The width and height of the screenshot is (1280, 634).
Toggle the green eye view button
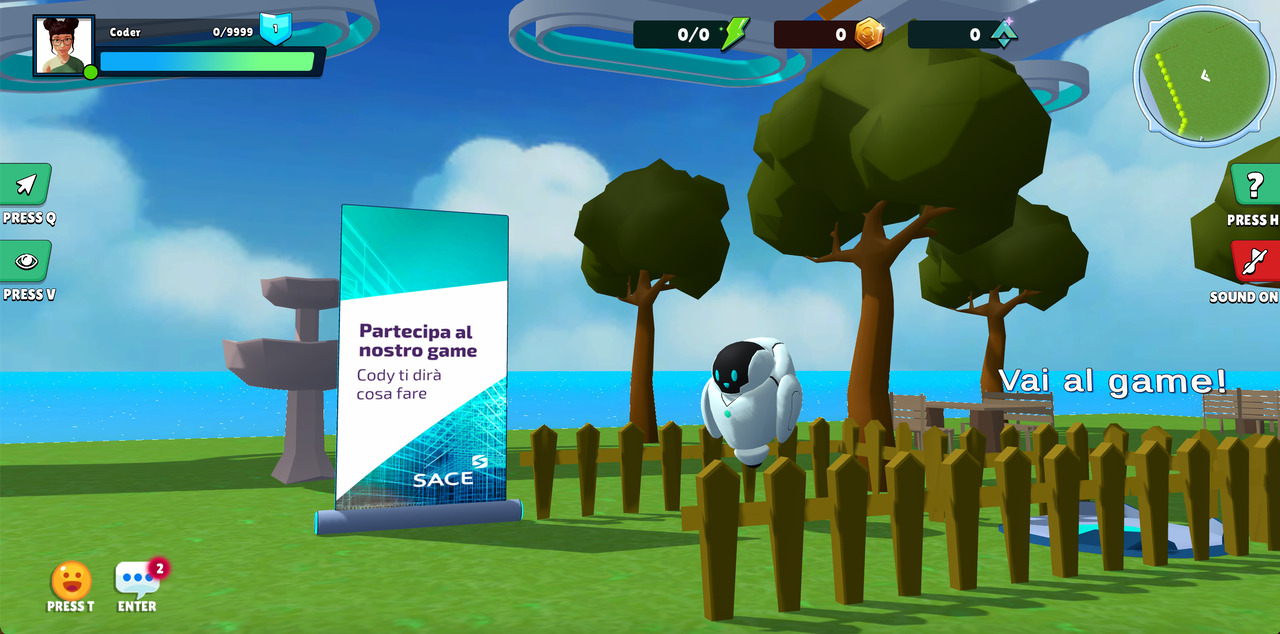pos(26,262)
